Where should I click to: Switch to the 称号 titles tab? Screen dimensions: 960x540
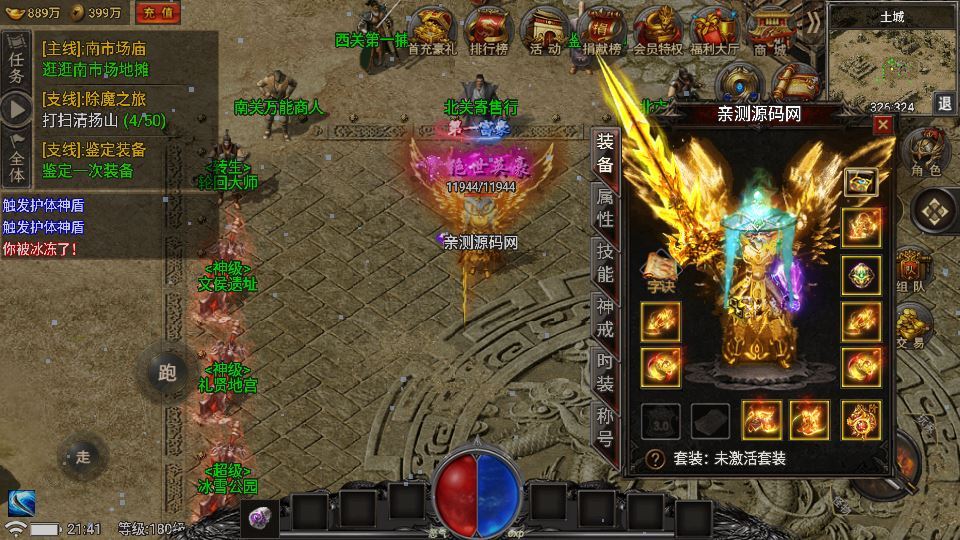[605, 427]
